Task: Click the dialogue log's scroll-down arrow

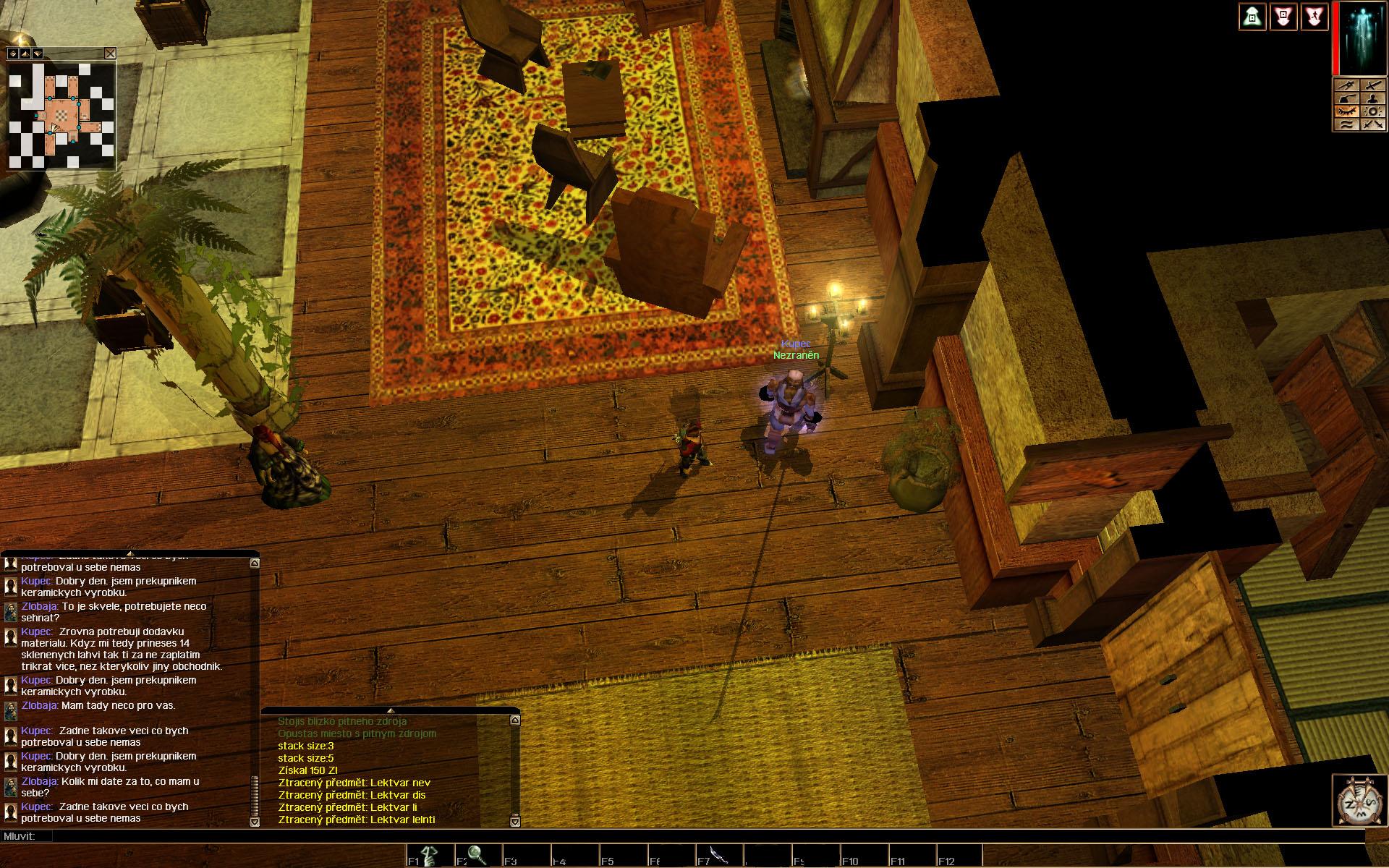Action: point(255,822)
